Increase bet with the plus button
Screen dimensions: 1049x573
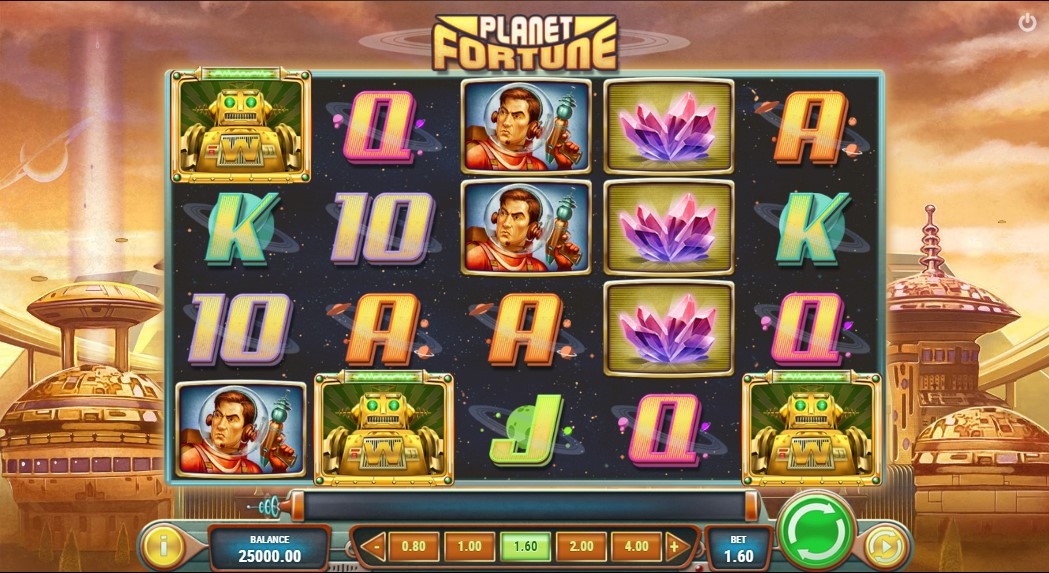tap(674, 547)
